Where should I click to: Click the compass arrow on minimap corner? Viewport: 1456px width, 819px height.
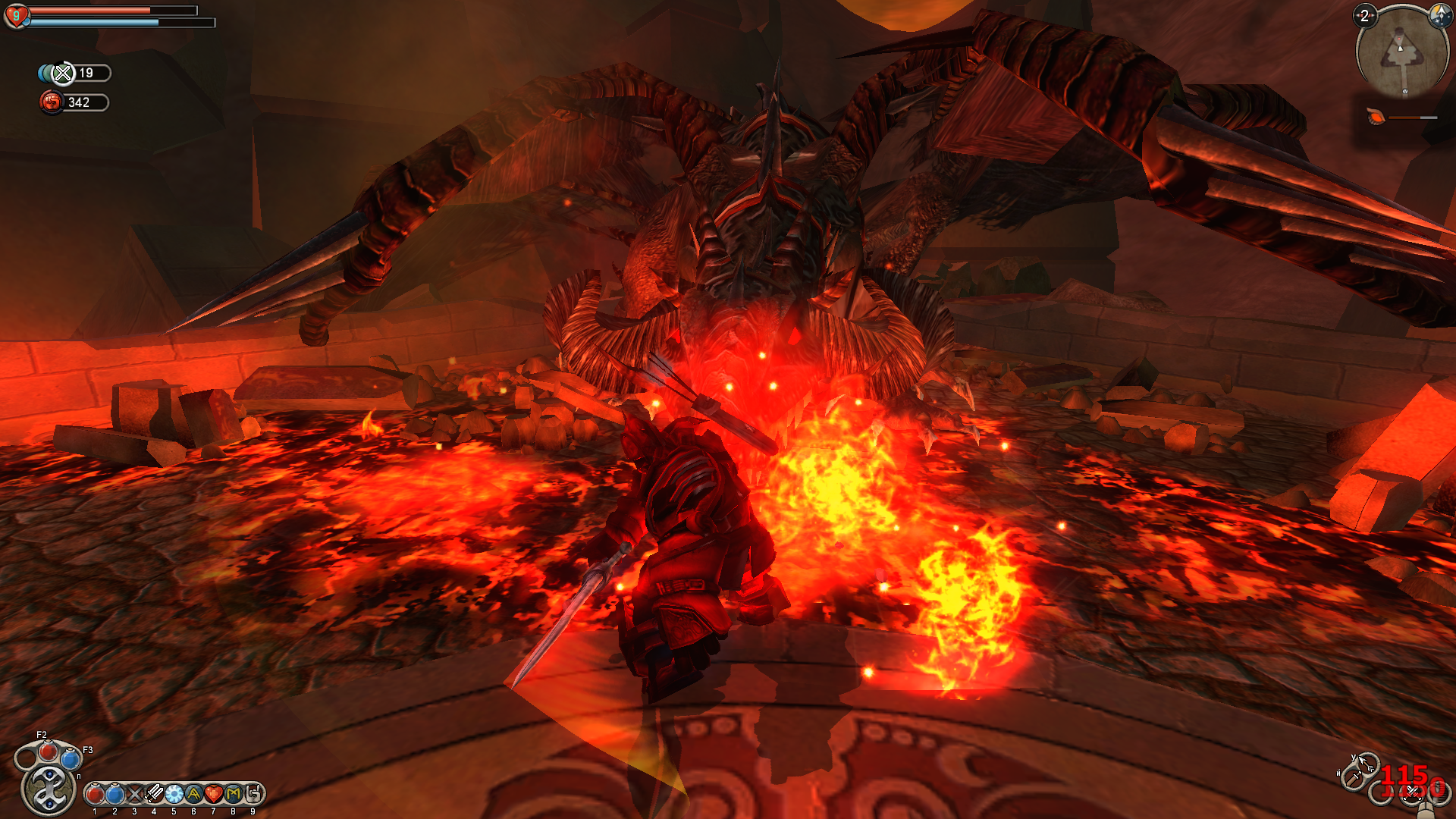coord(1439,15)
